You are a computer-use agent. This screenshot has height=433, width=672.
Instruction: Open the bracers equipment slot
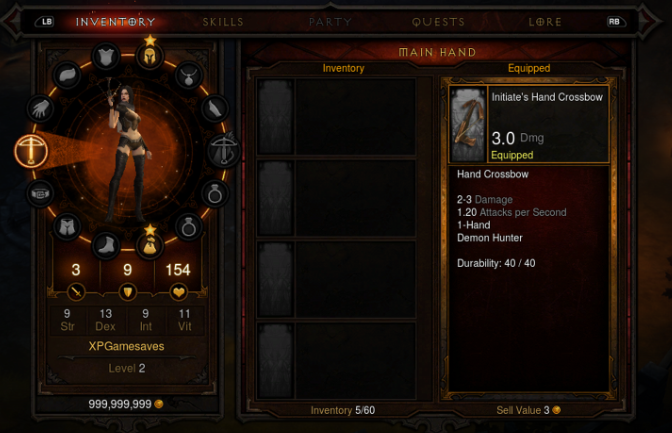coord(213,107)
